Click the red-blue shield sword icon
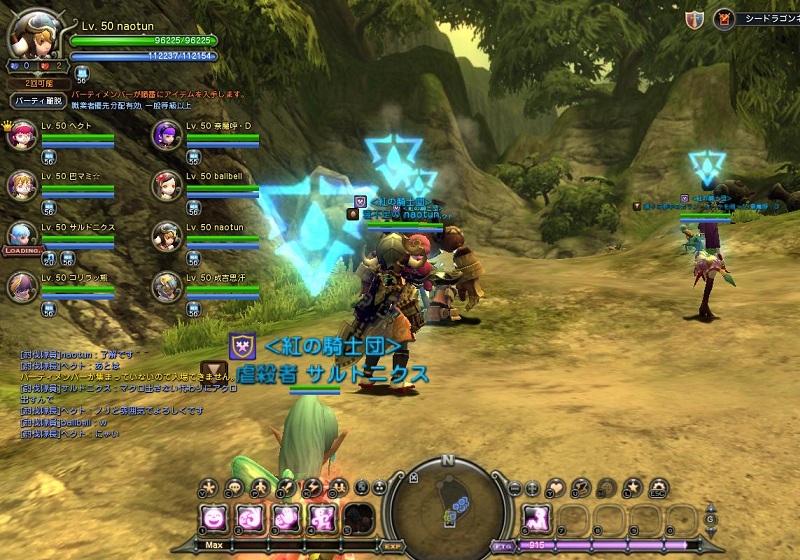 click(x=694, y=18)
